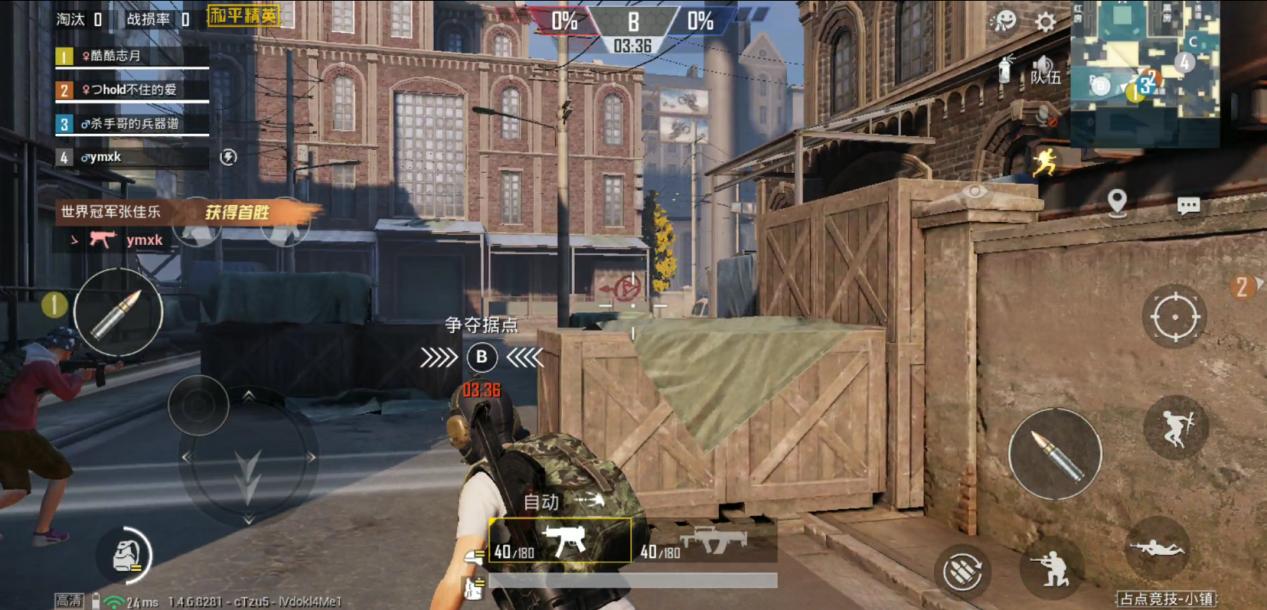Viewport: 1267px width, 610px height.
Task: Open the settings gear menu
Action: pyautogui.click(x=1045, y=22)
